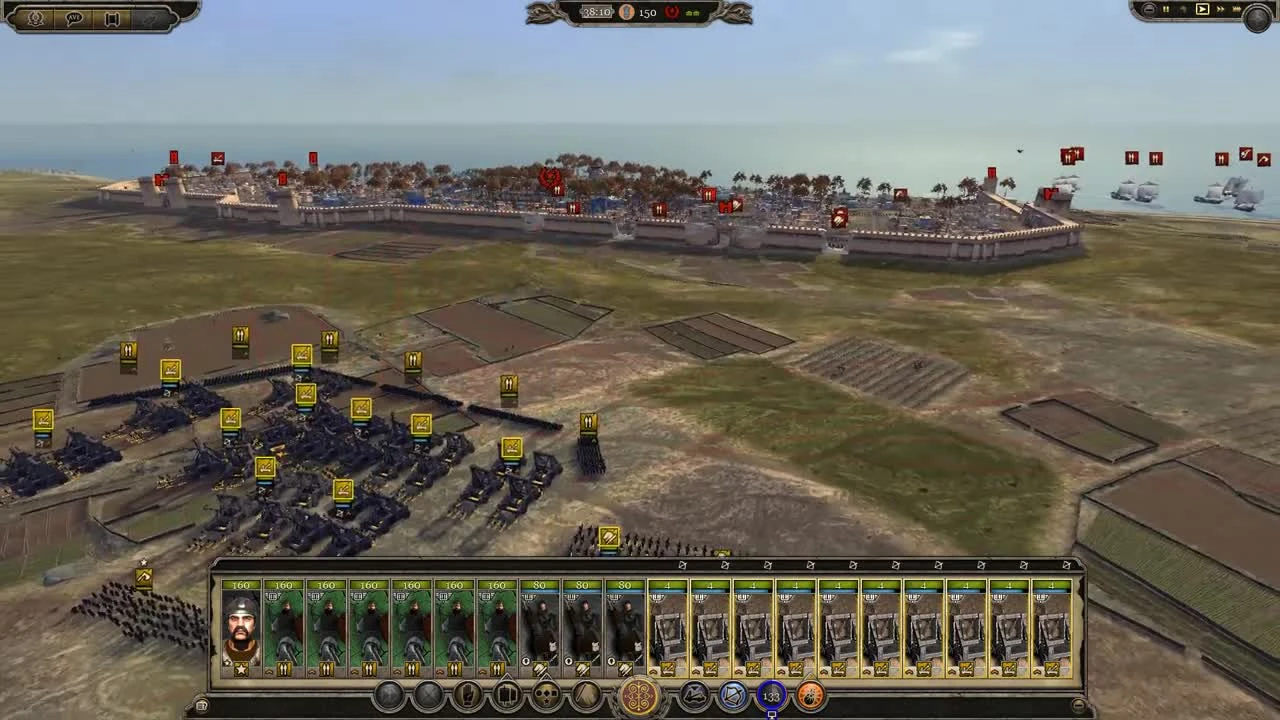Open the advisor AVE speech bubble icon
The width and height of the screenshot is (1280, 720).
click(75, 18)
